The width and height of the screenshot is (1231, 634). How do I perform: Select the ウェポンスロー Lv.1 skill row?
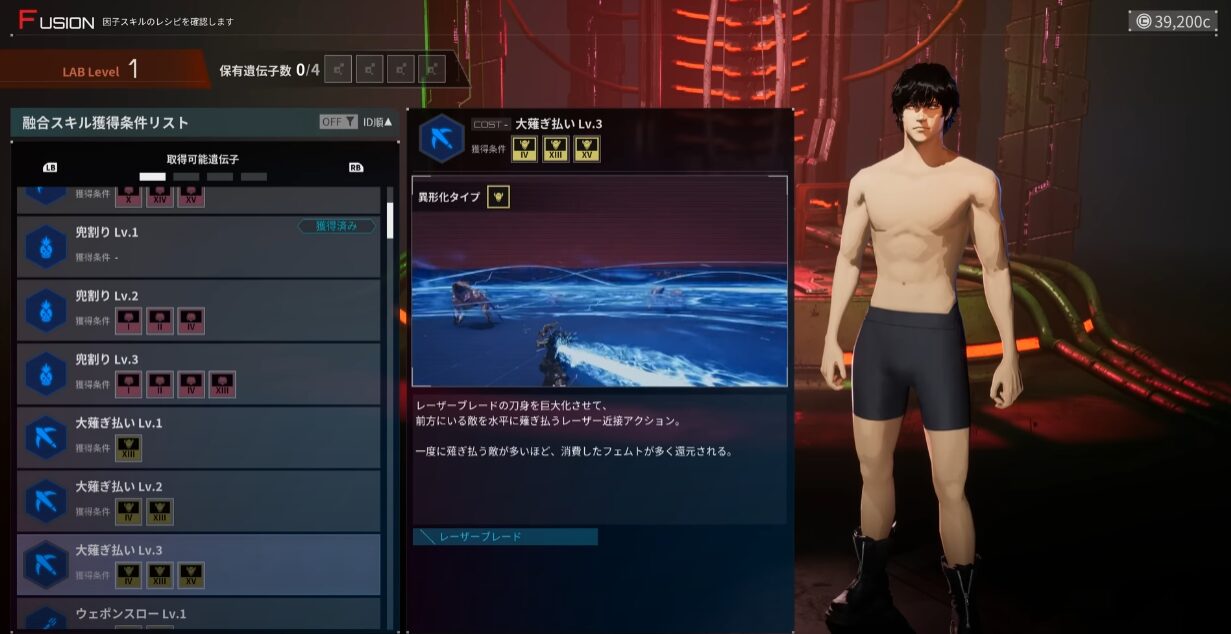pyautogui.click(x=198, y=615)
